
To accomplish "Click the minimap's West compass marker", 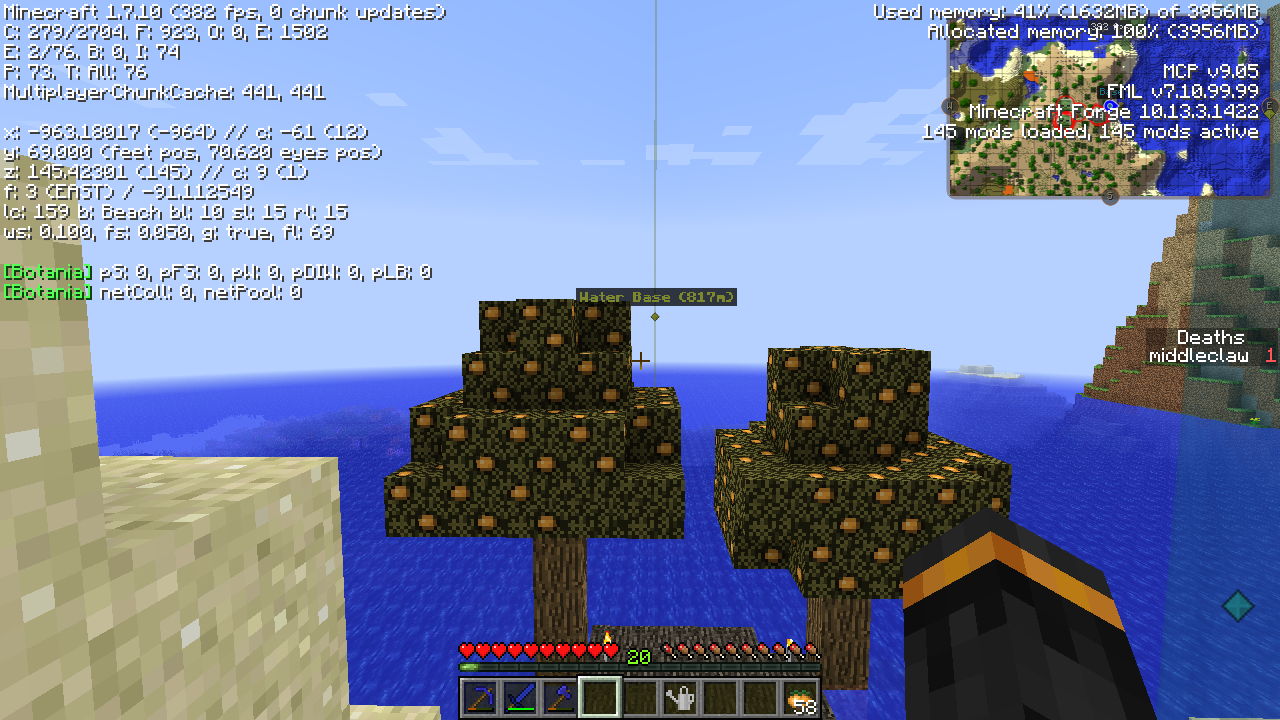I will point(948,105).
